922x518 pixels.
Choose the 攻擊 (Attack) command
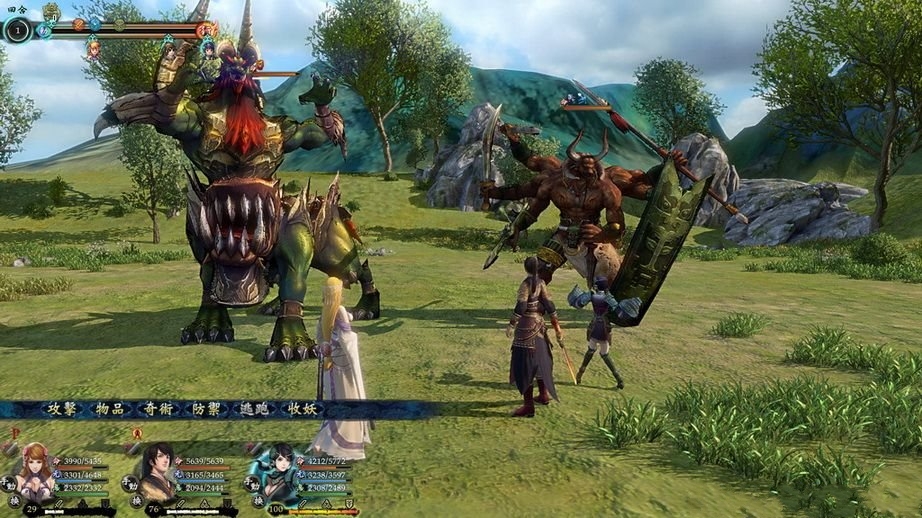pos(61,409)
